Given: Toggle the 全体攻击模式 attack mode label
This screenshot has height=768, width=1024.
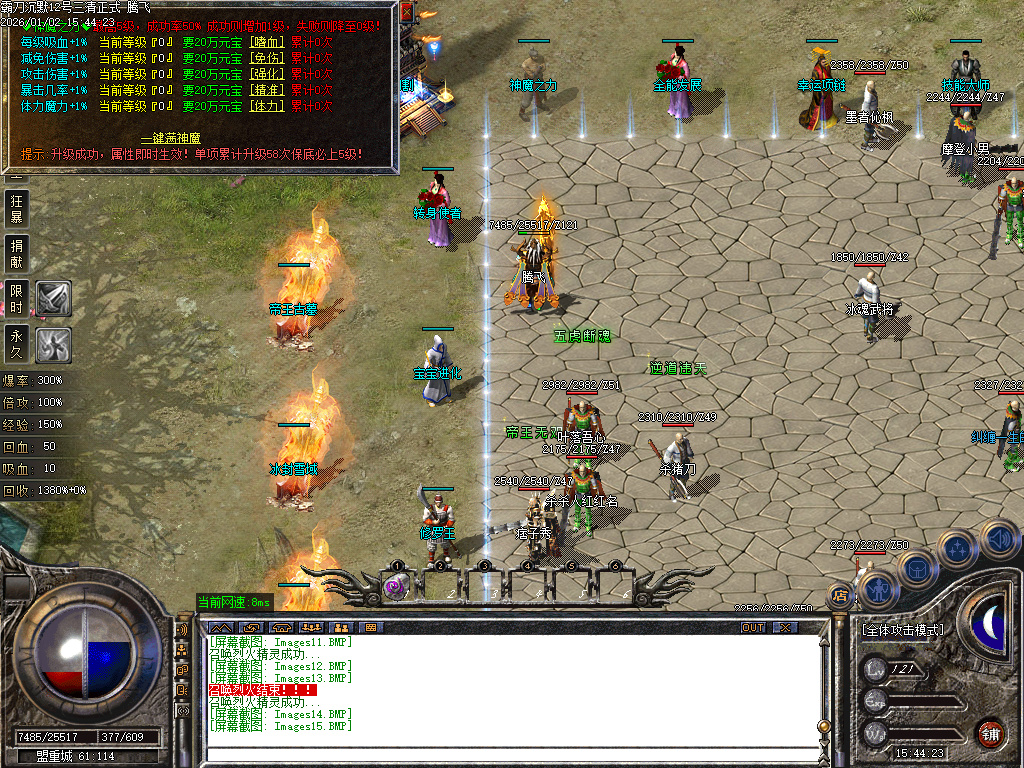Looking at the screenshot, I should pyautogui.click(x=901, y=630).
